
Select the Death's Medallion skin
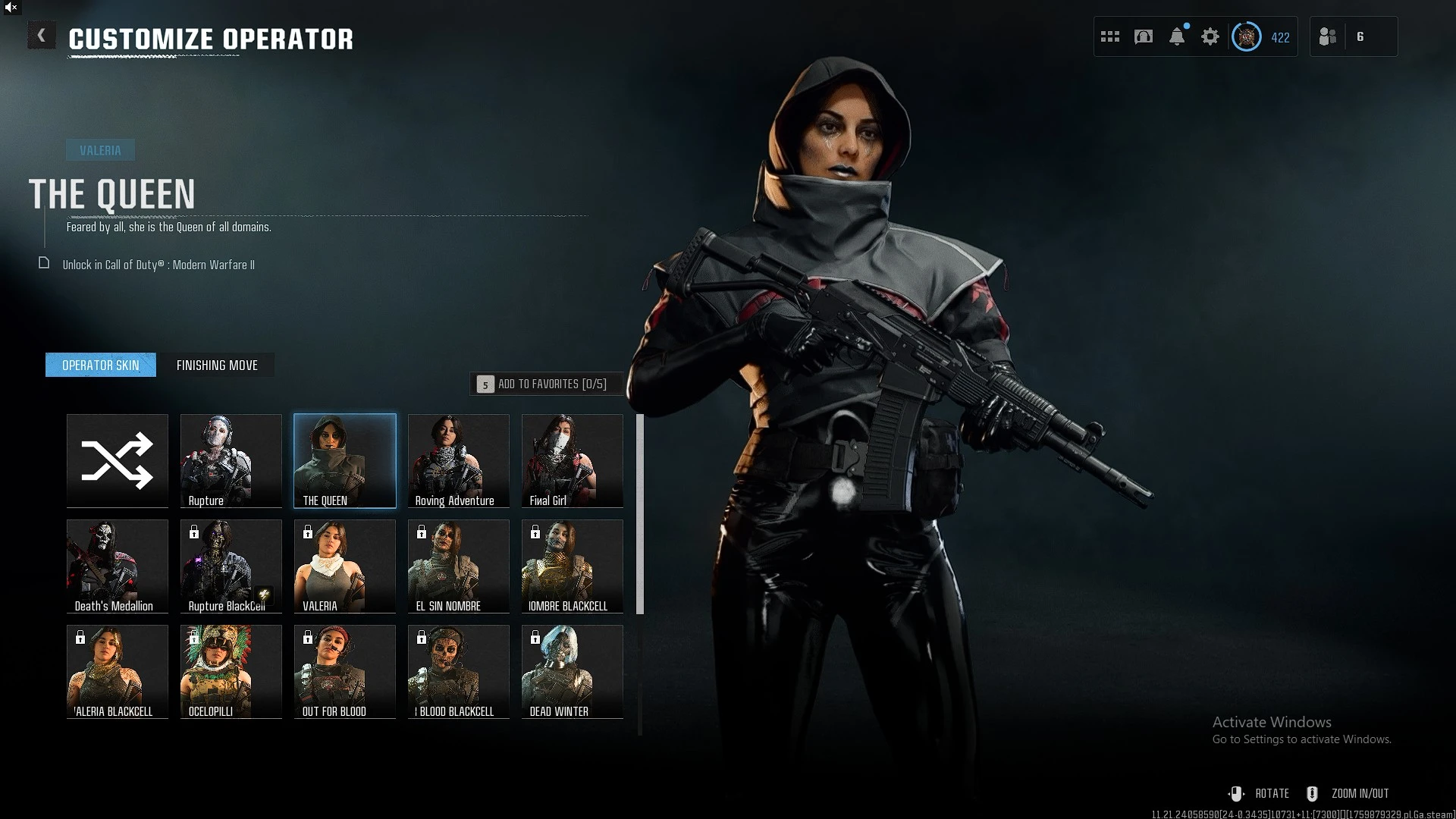click(118, 566)
